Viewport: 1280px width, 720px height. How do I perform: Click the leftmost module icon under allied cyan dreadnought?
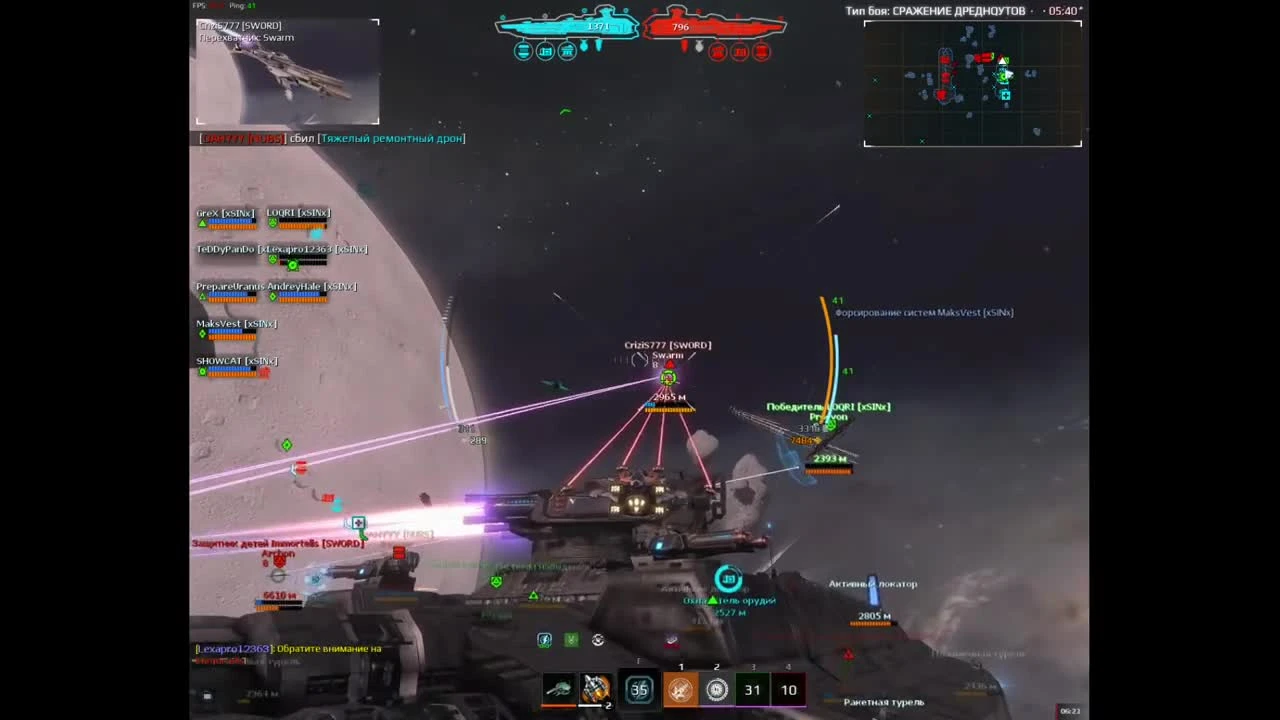click(522, 51)
